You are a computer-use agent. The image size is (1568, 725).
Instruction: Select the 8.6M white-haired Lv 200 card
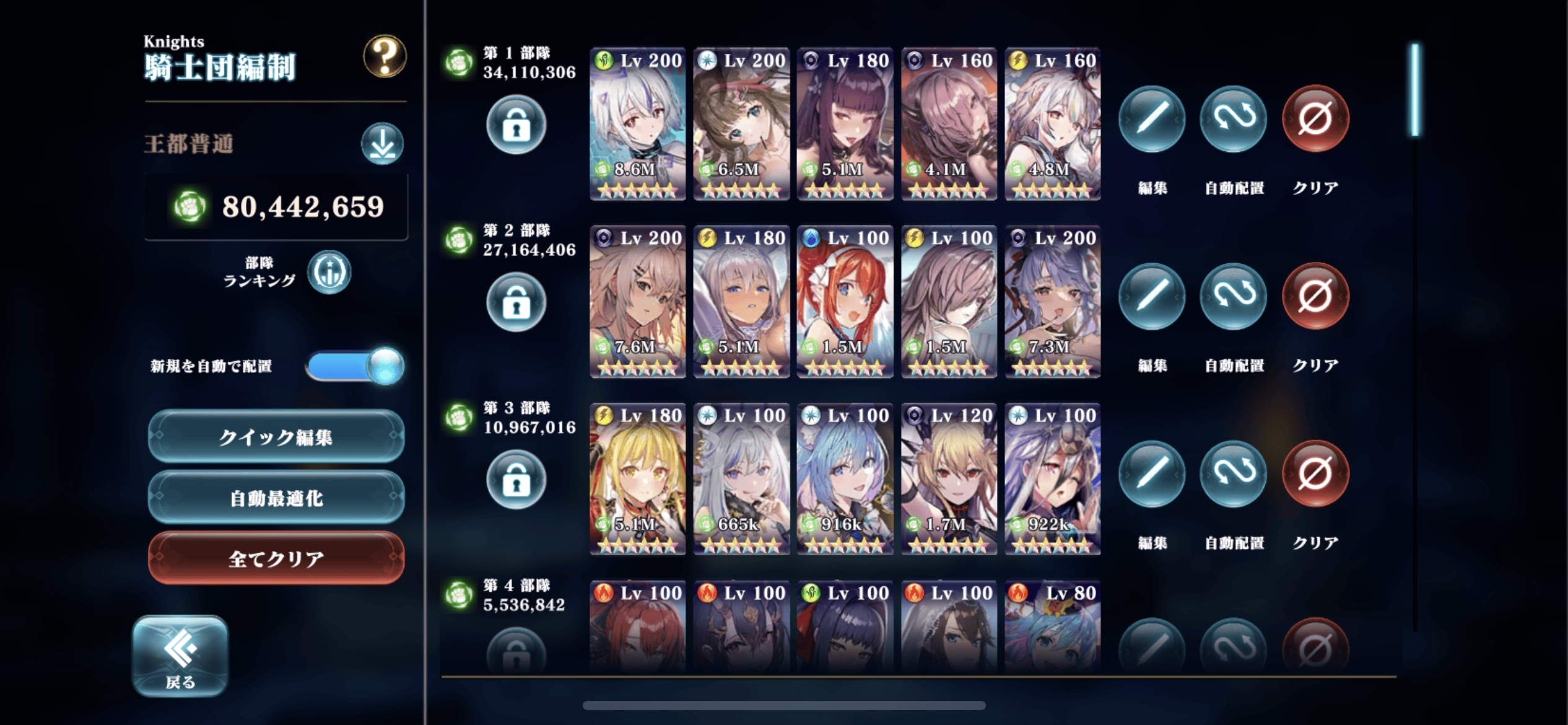pyautogui.click(x=637, y=124)
